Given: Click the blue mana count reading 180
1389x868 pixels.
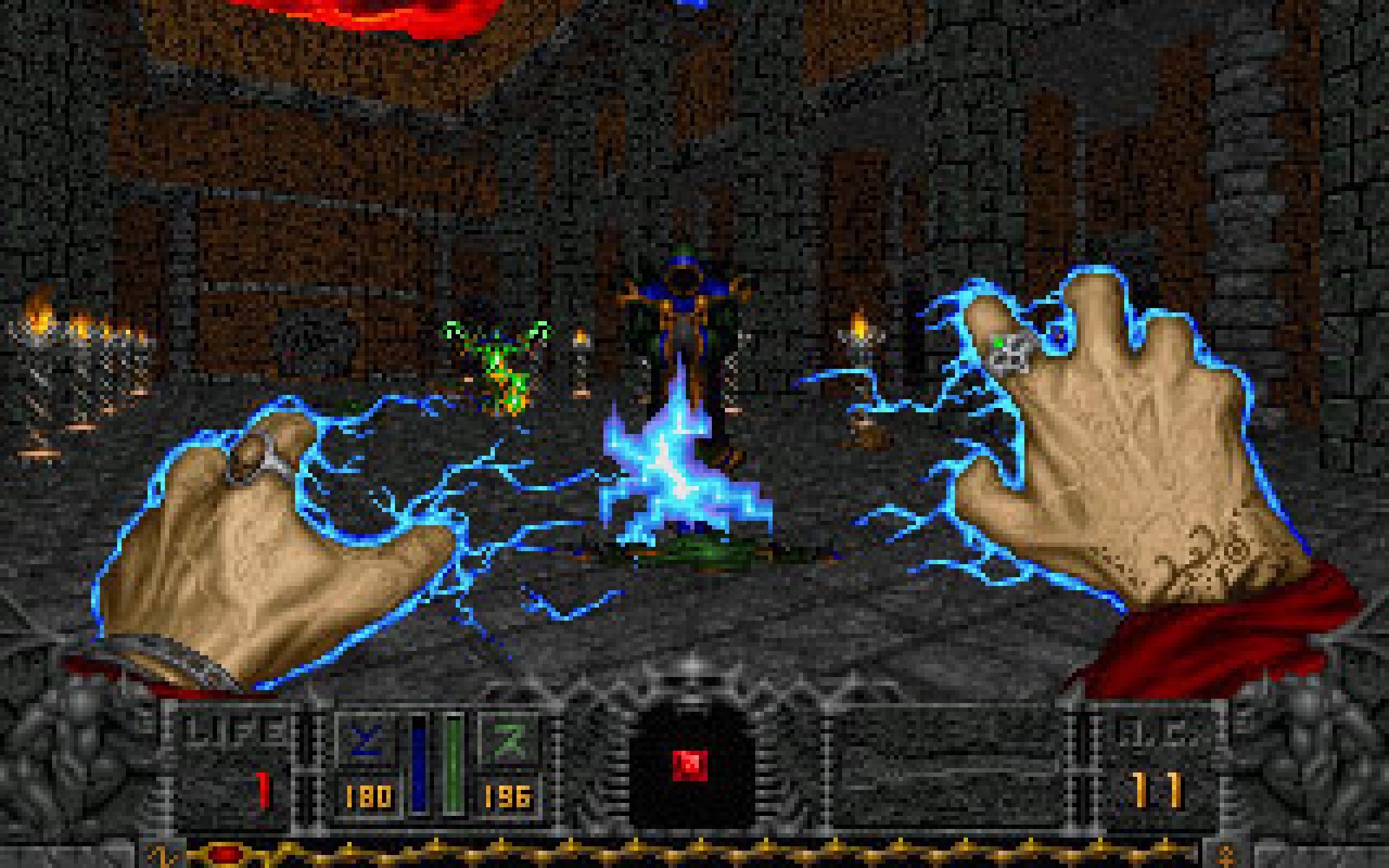Looking at the screenshot, I should 369,796.
